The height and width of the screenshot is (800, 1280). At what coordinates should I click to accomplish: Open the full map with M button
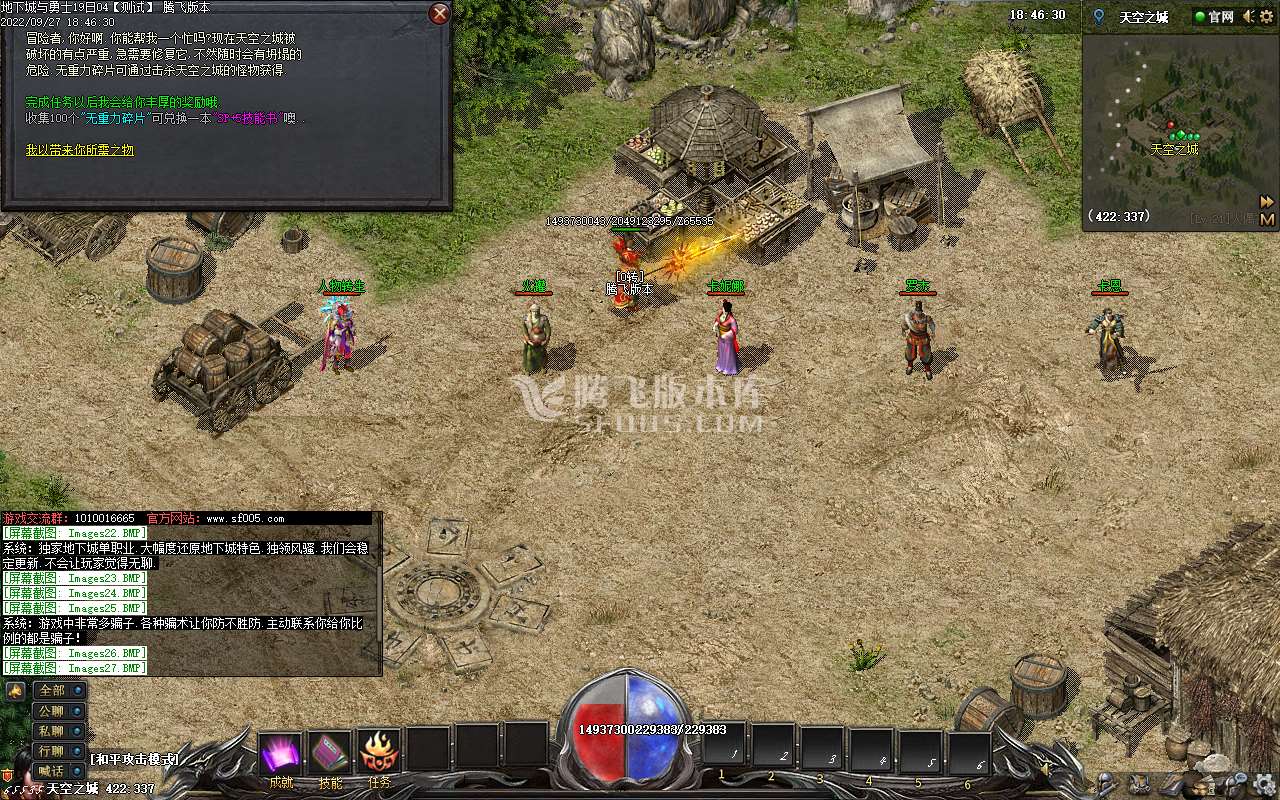tap(1267, 219)
